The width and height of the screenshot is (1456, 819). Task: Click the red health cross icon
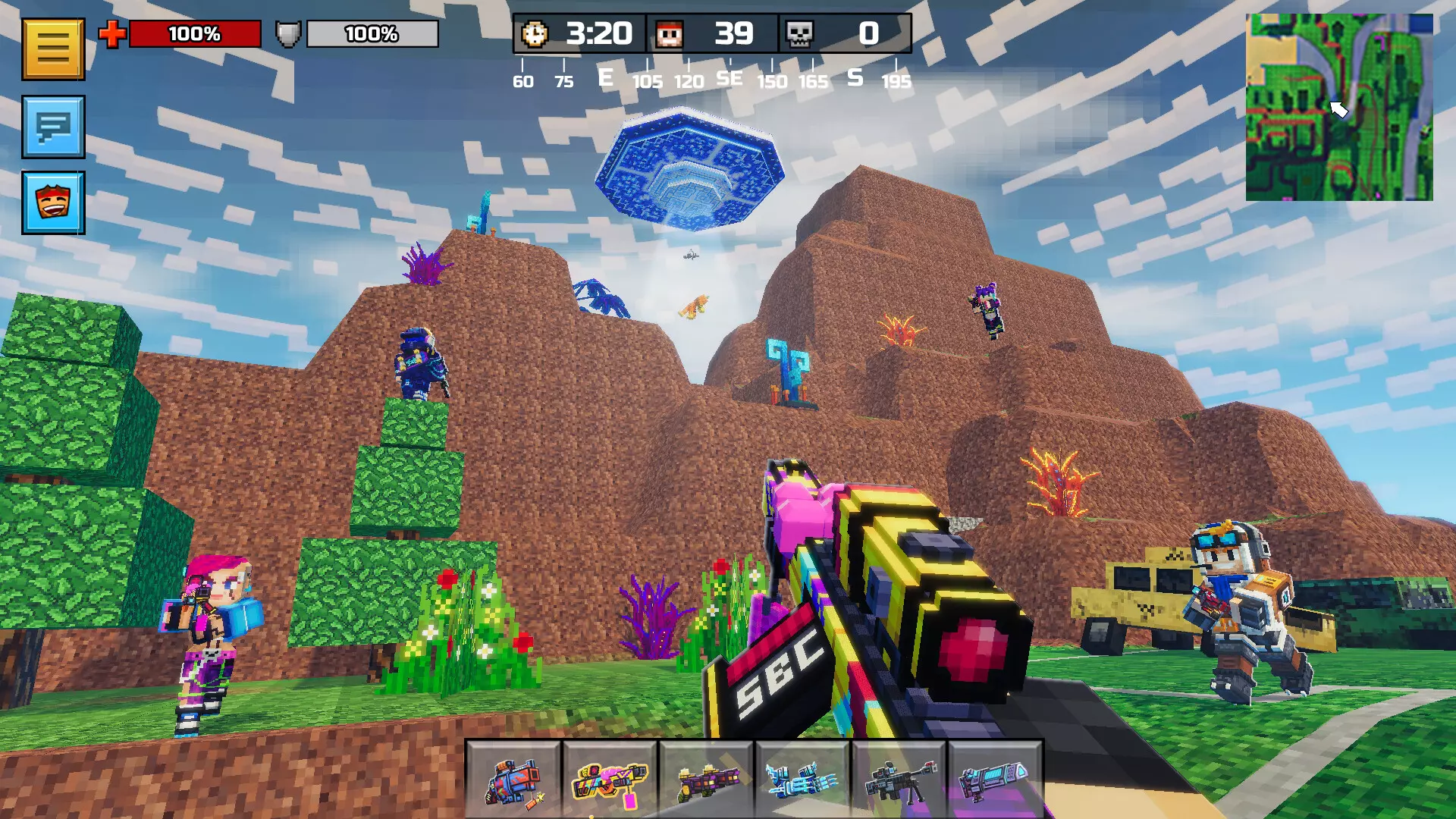pos(112,33)
